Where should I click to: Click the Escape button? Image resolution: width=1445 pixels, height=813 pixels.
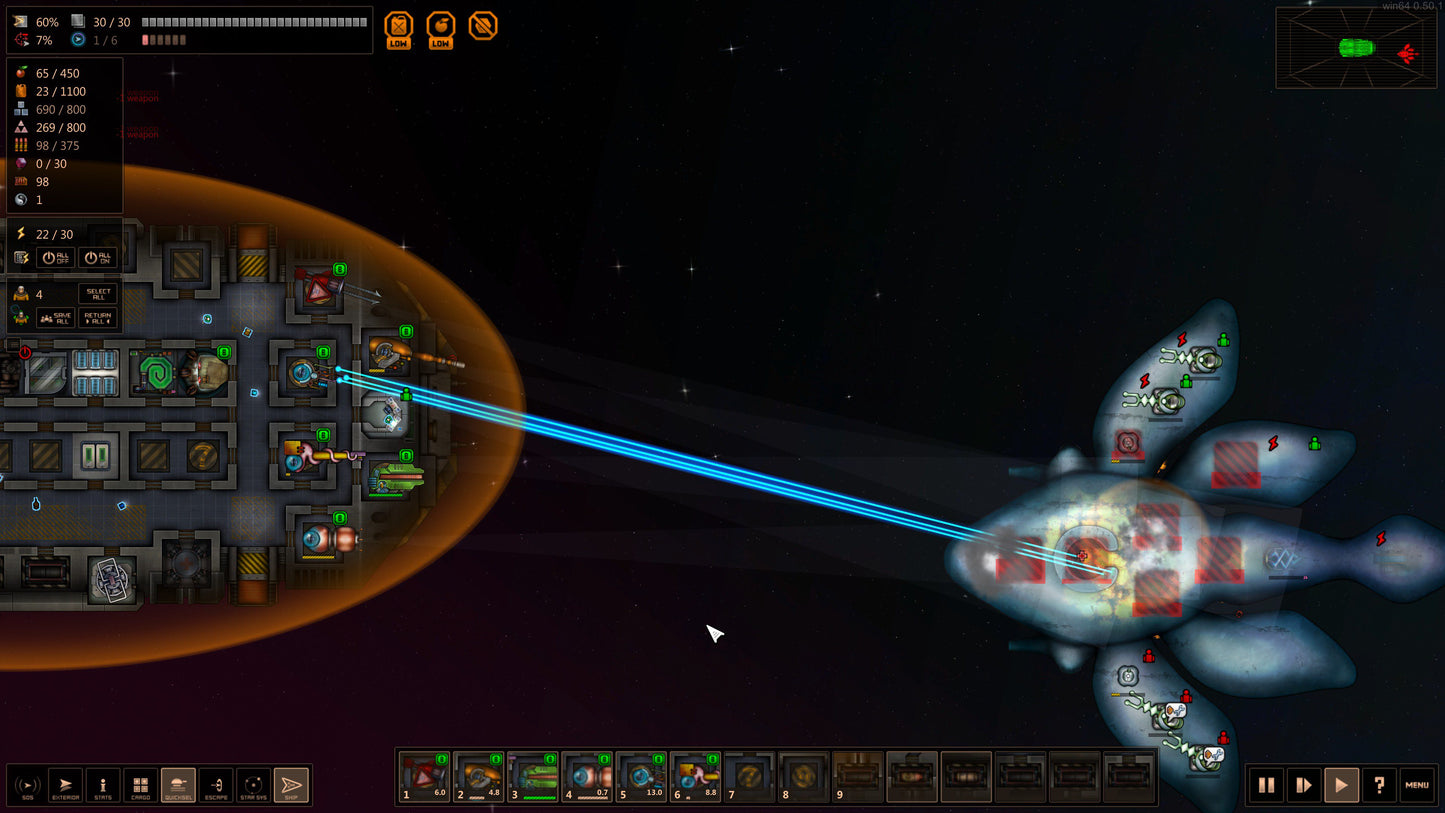pyautogui.click(x=216, y=785)
